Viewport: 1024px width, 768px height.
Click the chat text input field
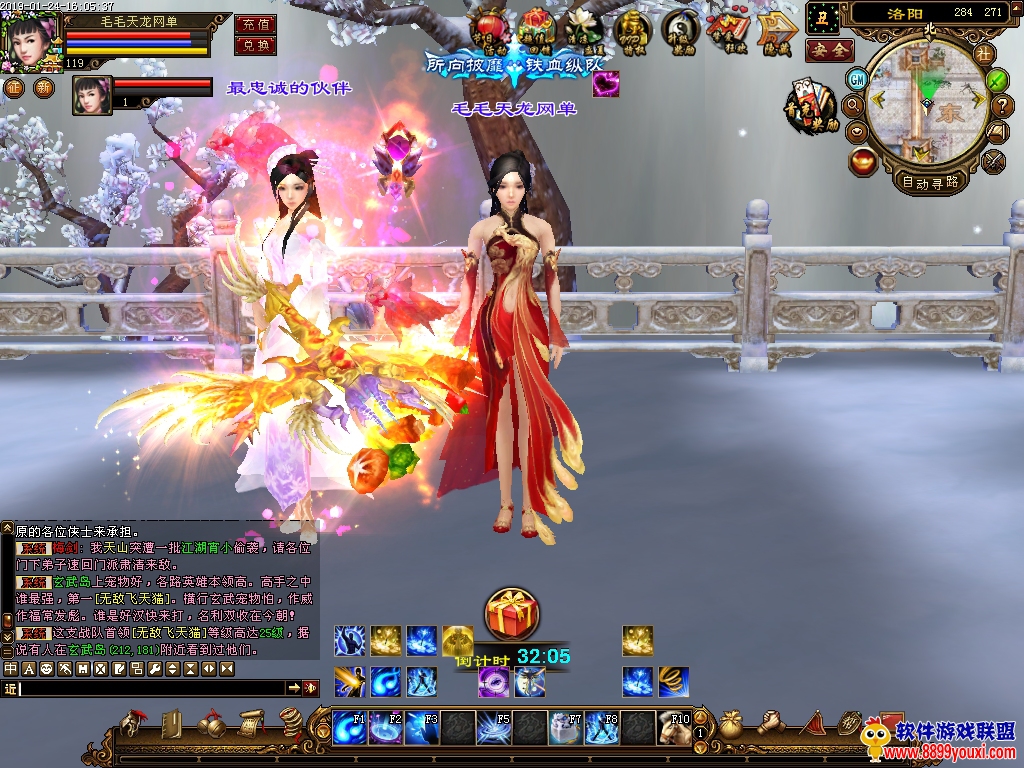[150, 688]
